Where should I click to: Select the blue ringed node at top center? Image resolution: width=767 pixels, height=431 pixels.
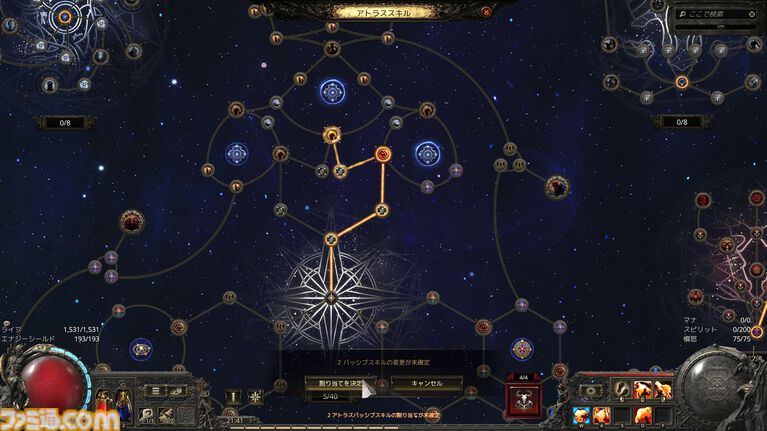pyautogui.click(x=332, y=92)
